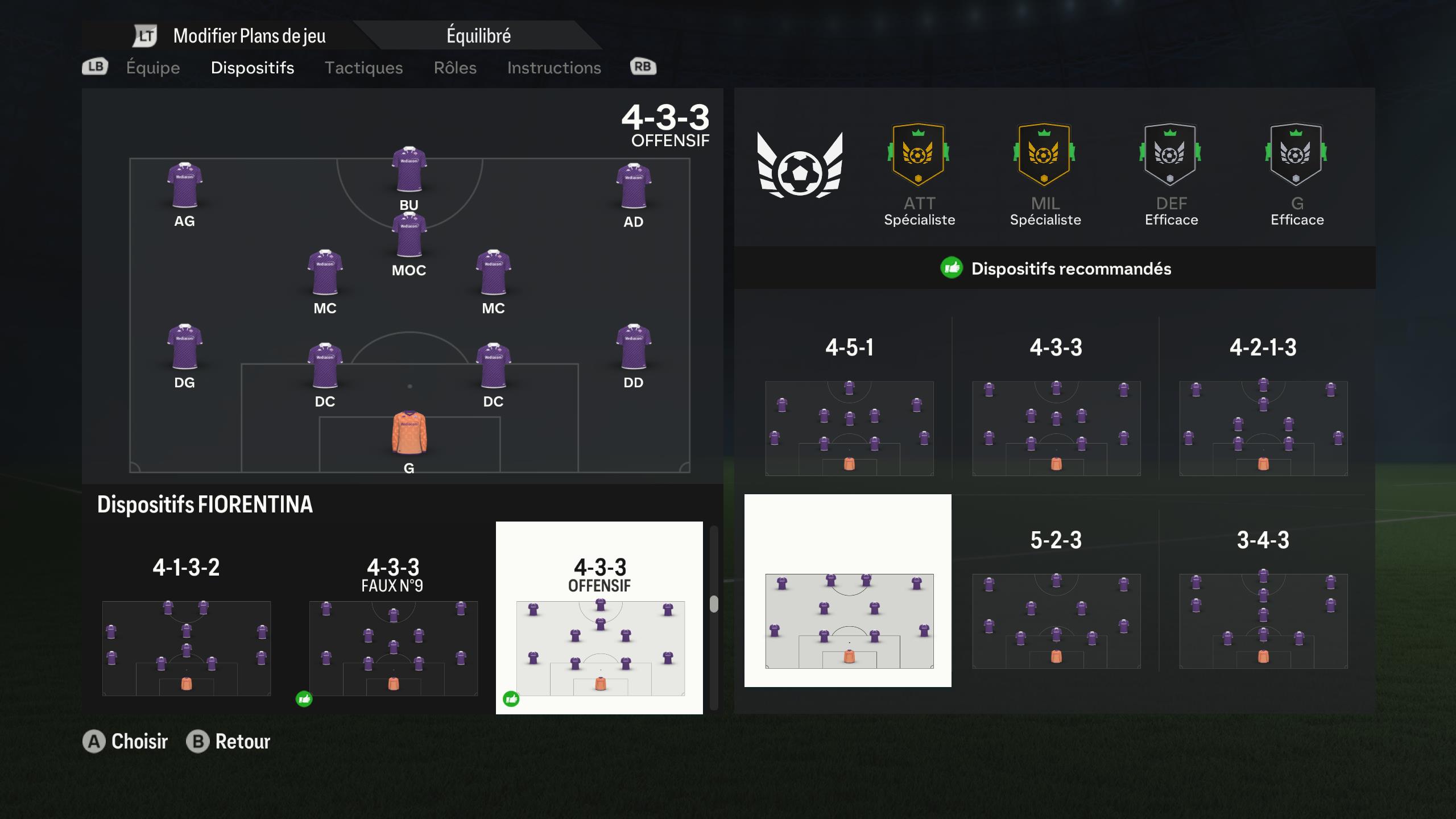The height and width of the screenshot is (819, 1456).
Task: Click the LB bumper icon in the header
Action: [94, 67]
